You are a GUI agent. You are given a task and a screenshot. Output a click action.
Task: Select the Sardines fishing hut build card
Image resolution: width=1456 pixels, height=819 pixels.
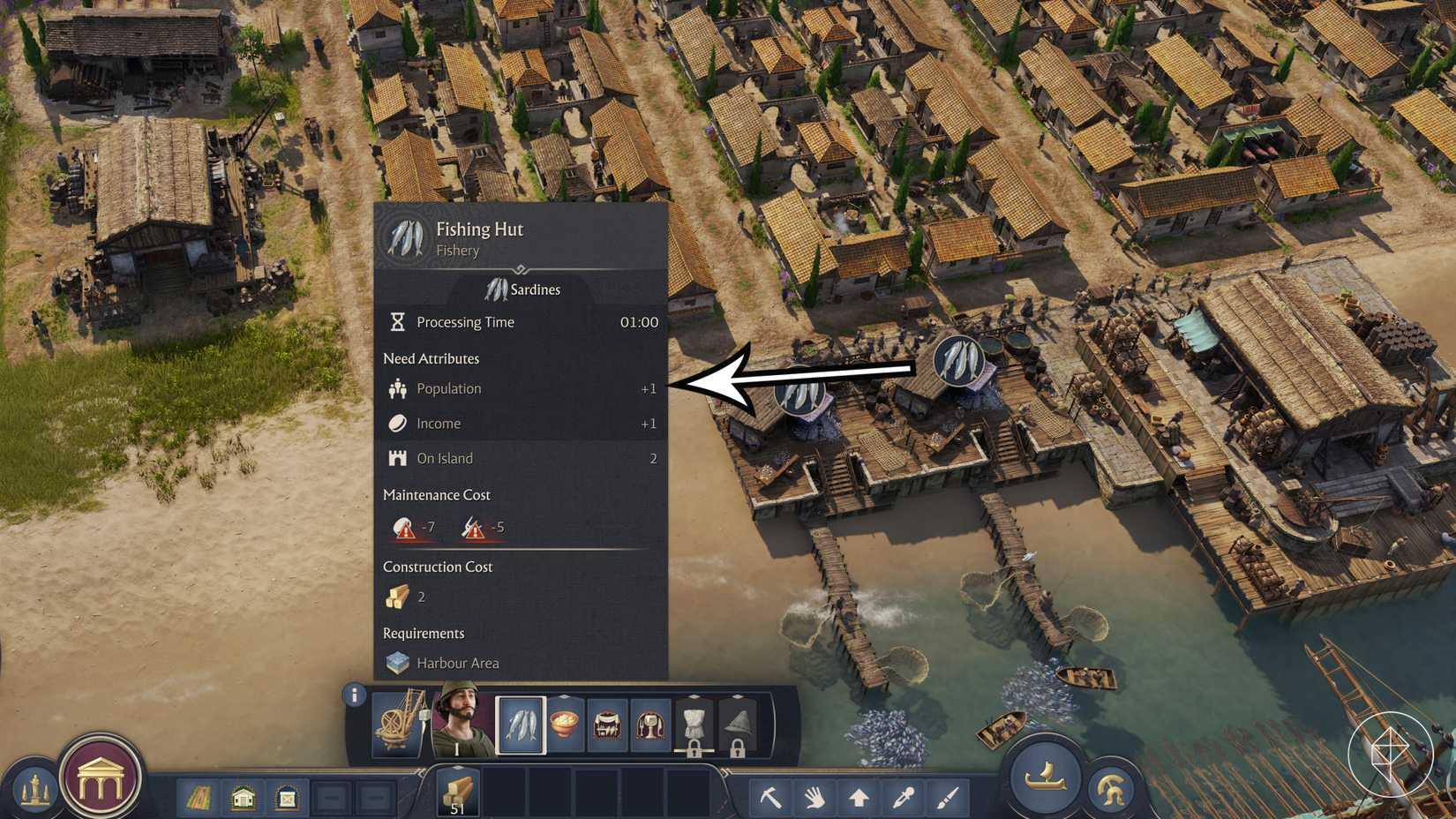pos(521,725)
